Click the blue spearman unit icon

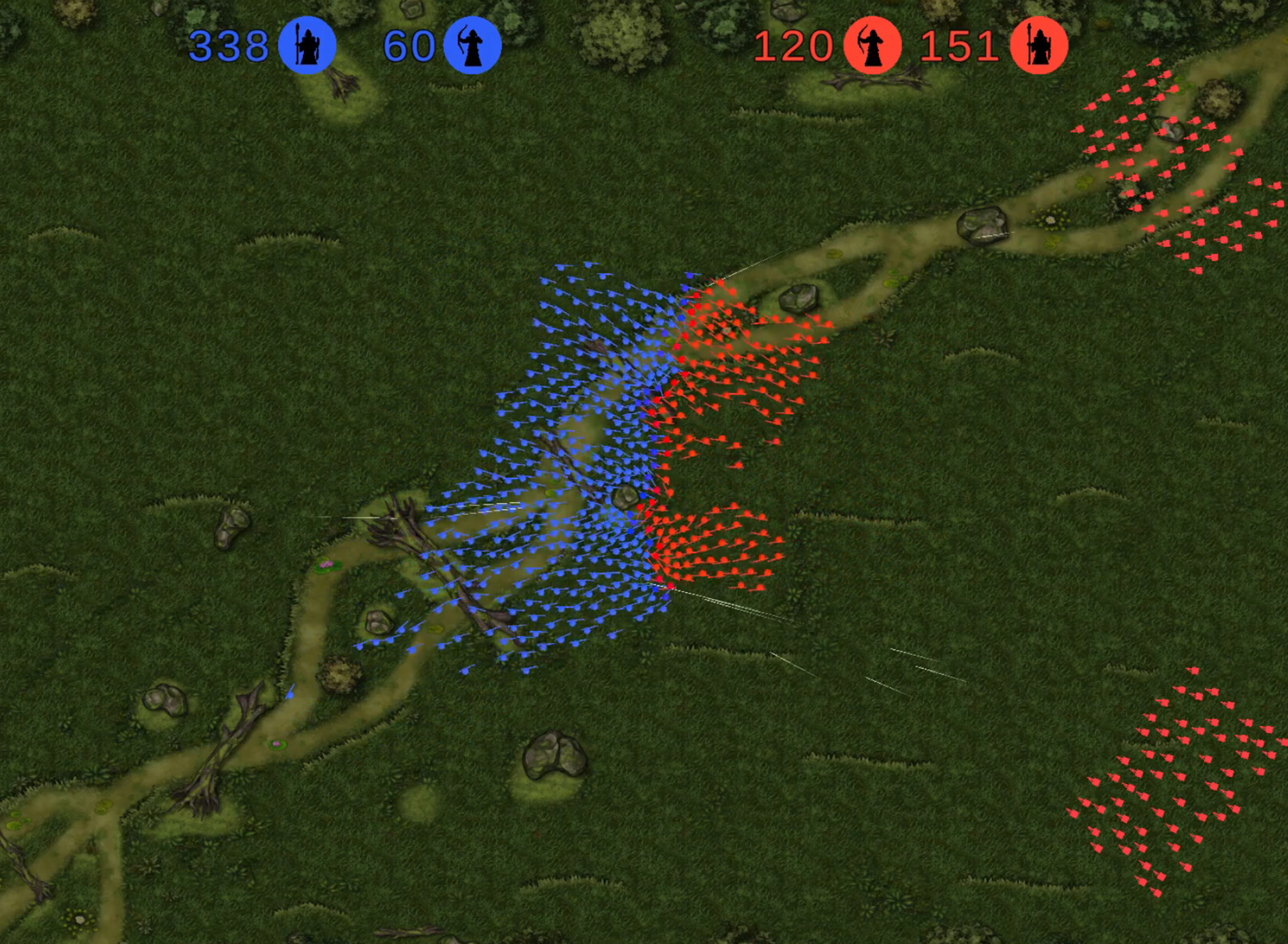[307, 45]
